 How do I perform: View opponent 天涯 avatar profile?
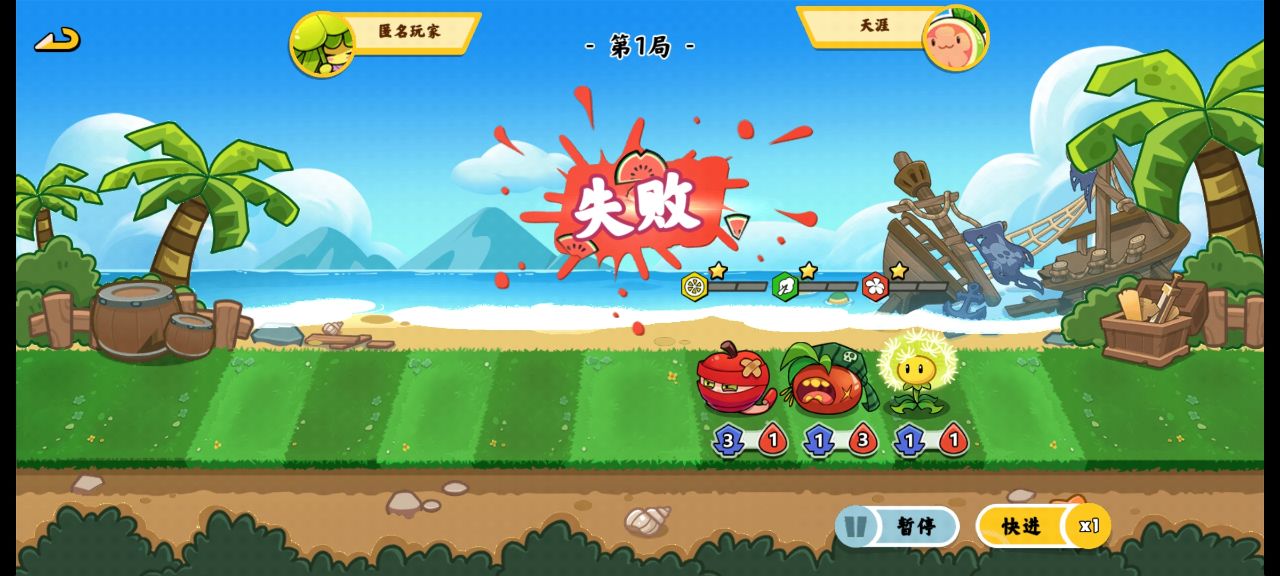coord(955,40)
